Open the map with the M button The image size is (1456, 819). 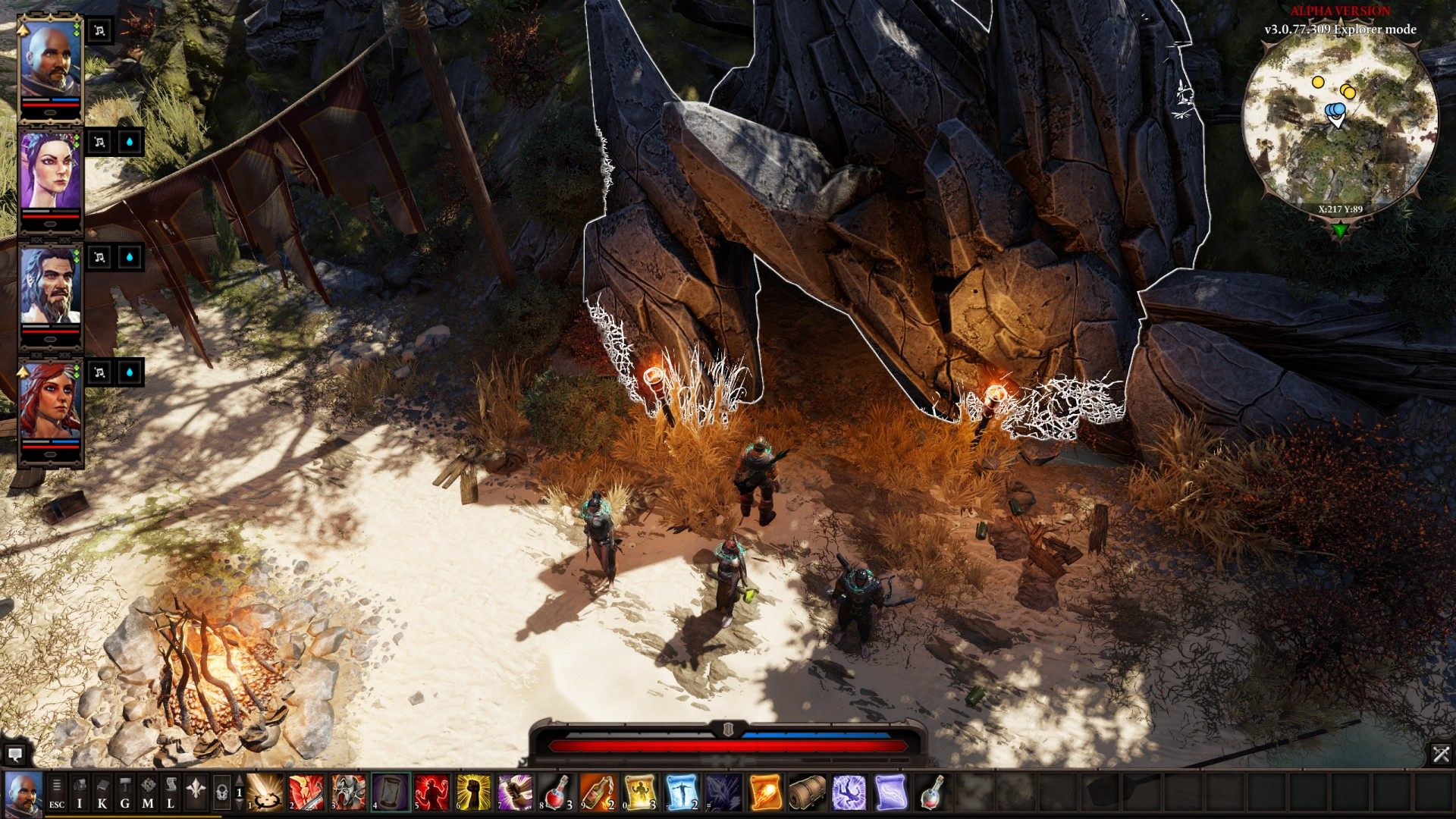[148, 793]
